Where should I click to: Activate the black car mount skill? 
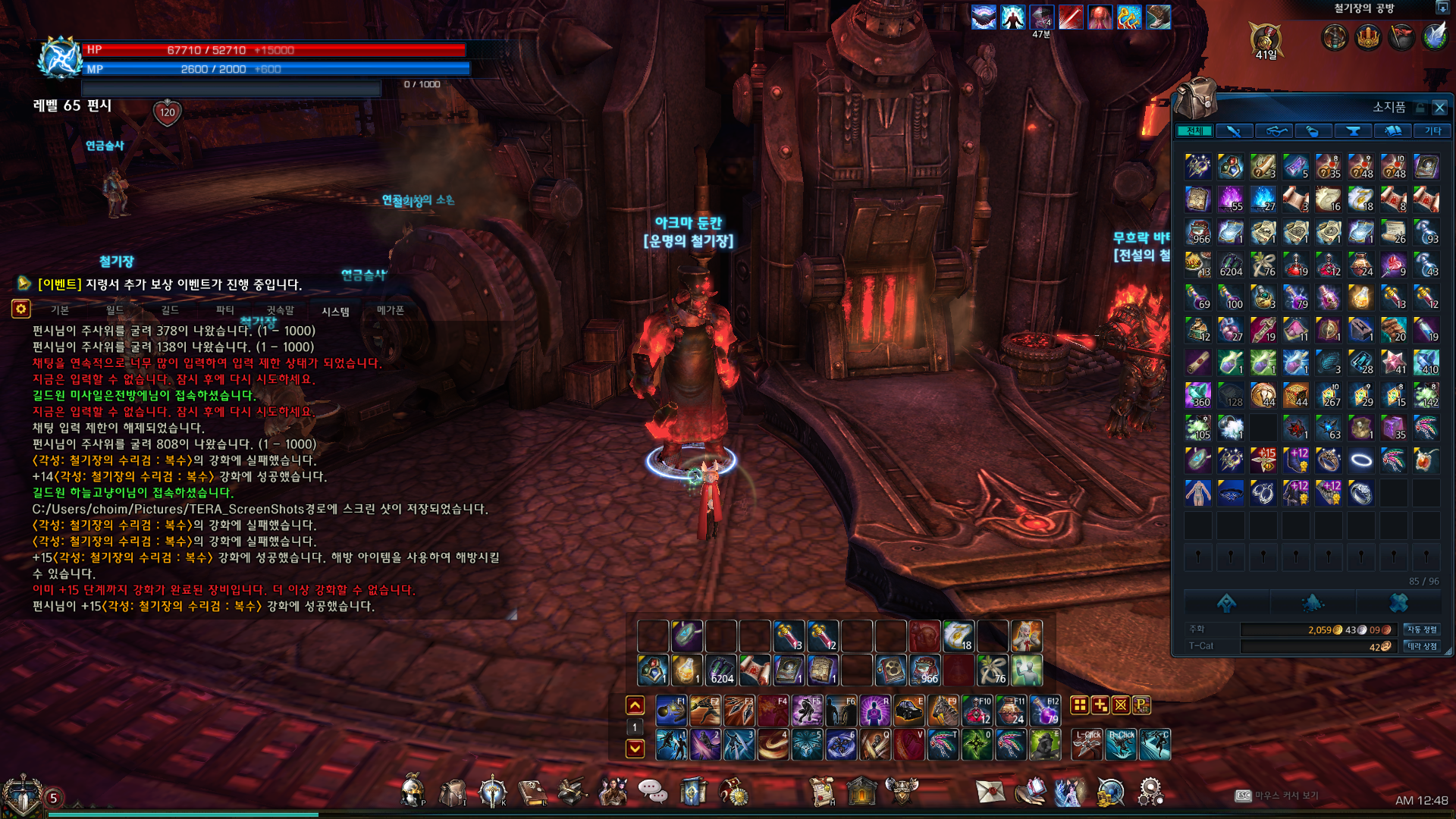pyautogui.click(x=908, y=711)
